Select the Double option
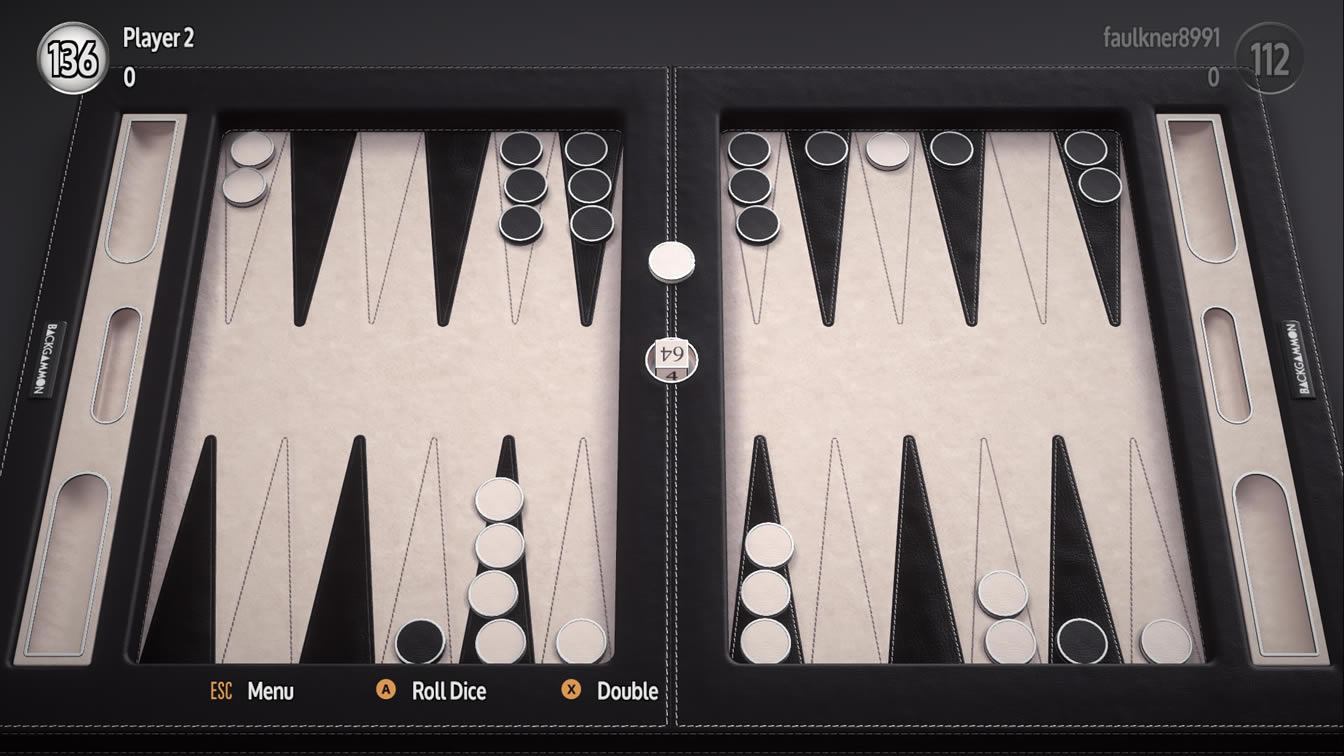The image size is (1344, 756). tap(626, 691)
